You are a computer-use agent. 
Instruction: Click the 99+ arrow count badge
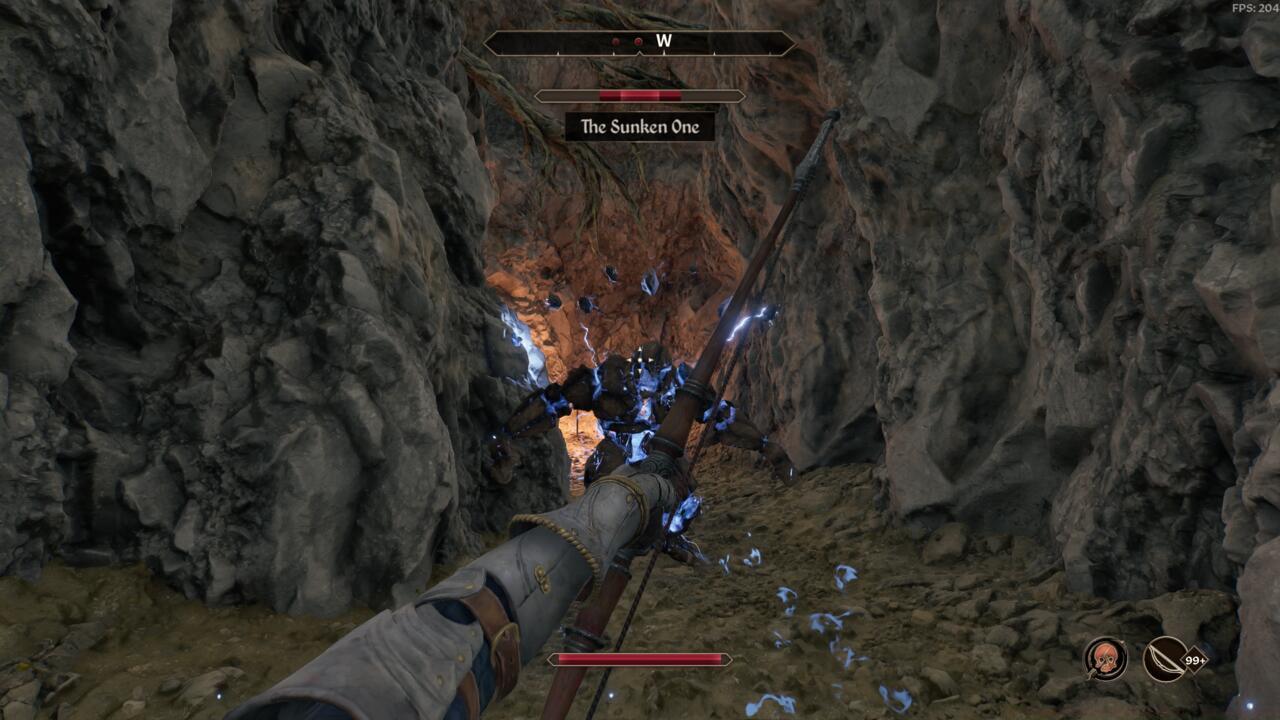(1196, 660)
